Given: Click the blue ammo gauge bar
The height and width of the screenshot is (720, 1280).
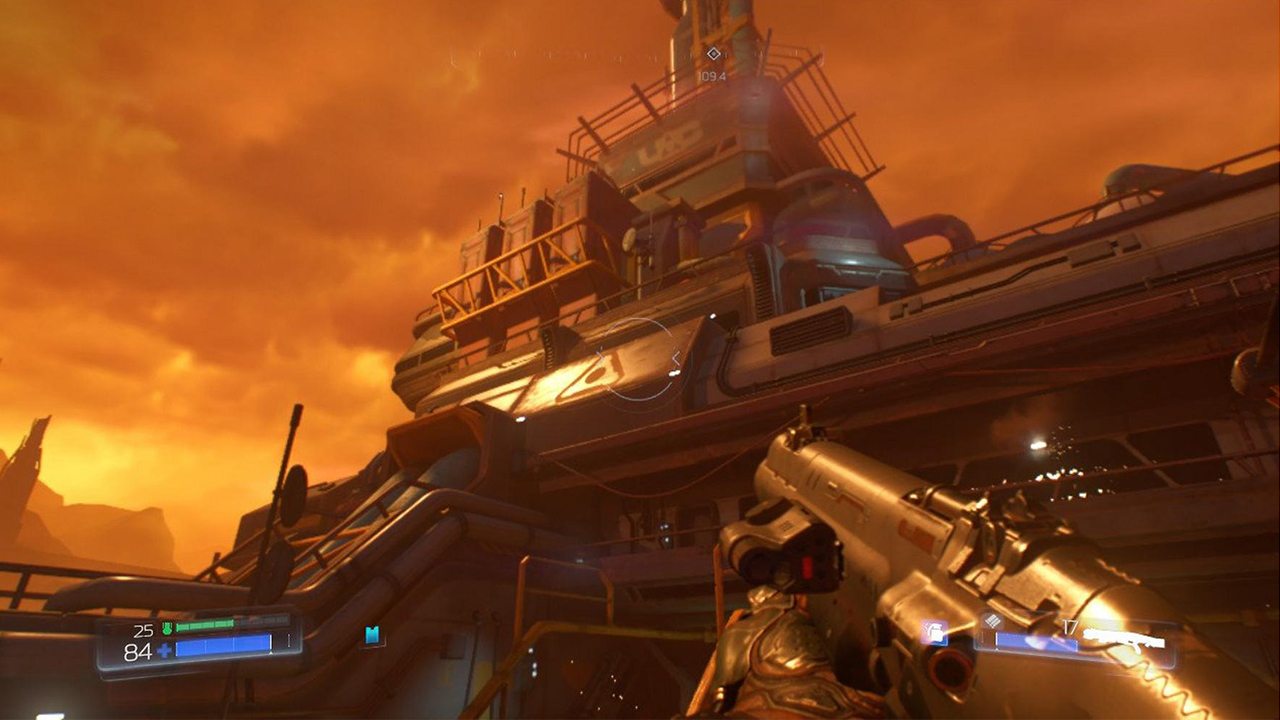Looking at the screenshot, I should [1035, 642].
